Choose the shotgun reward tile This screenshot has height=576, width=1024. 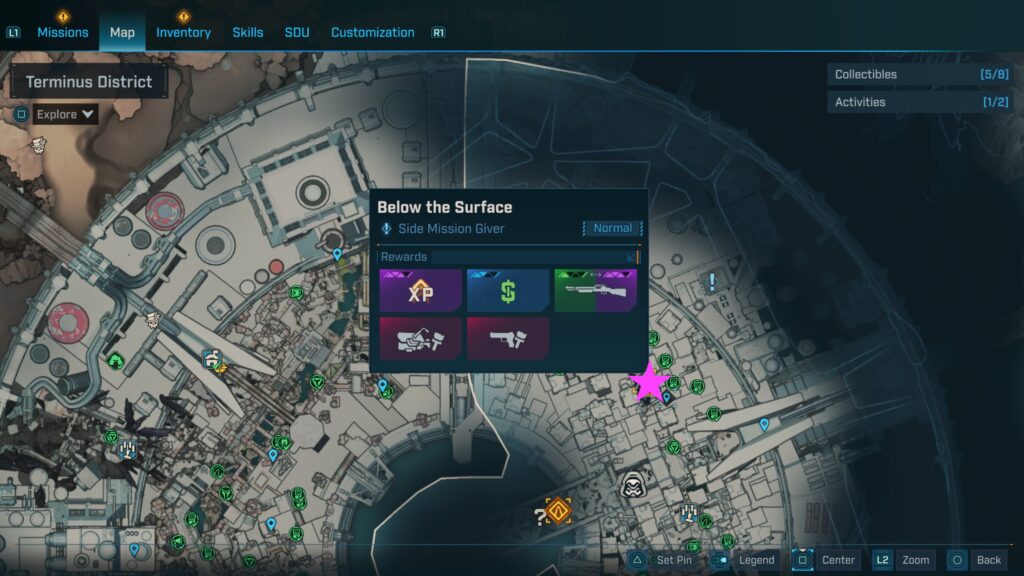595,291
